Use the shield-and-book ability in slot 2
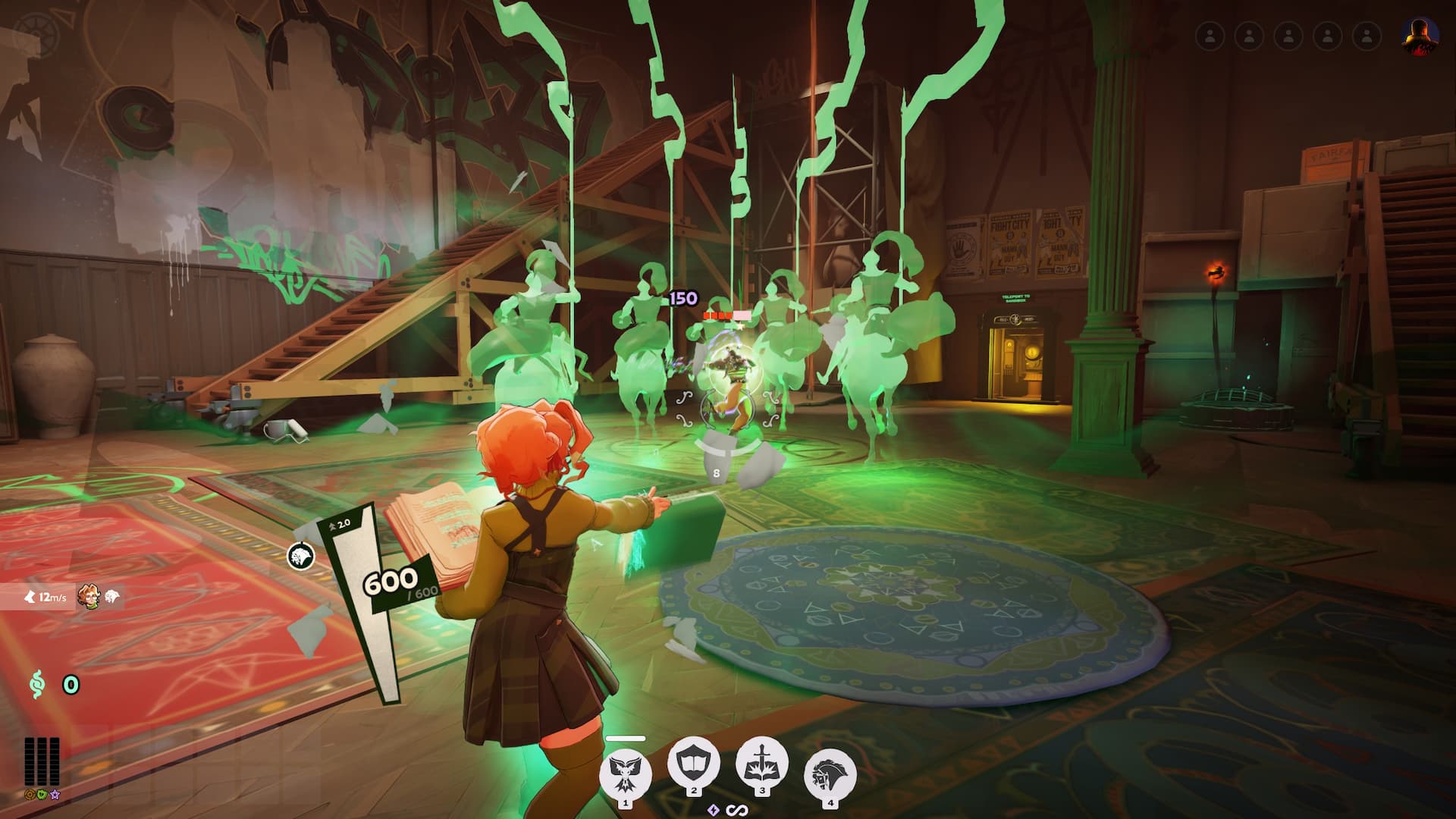The image size is (1456, 819). (x=693, y=763)
